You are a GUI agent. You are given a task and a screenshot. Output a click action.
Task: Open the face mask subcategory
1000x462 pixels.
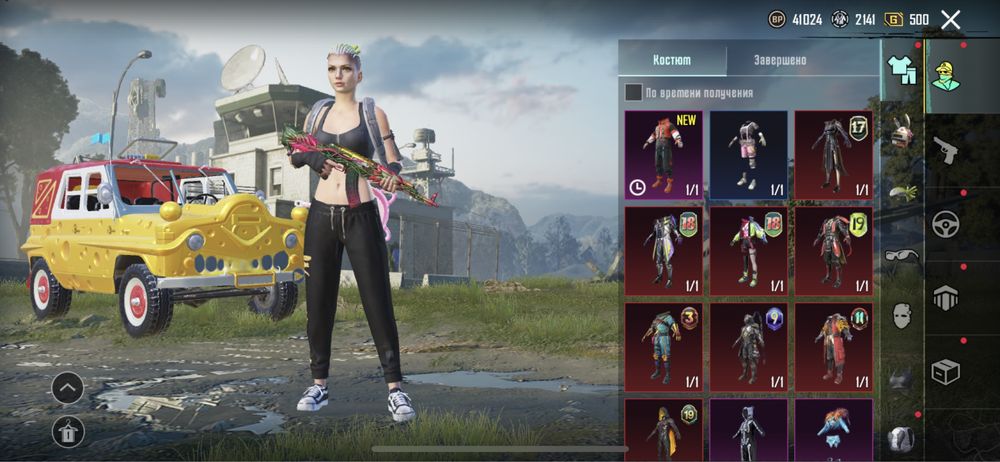[x=902, y=315]
